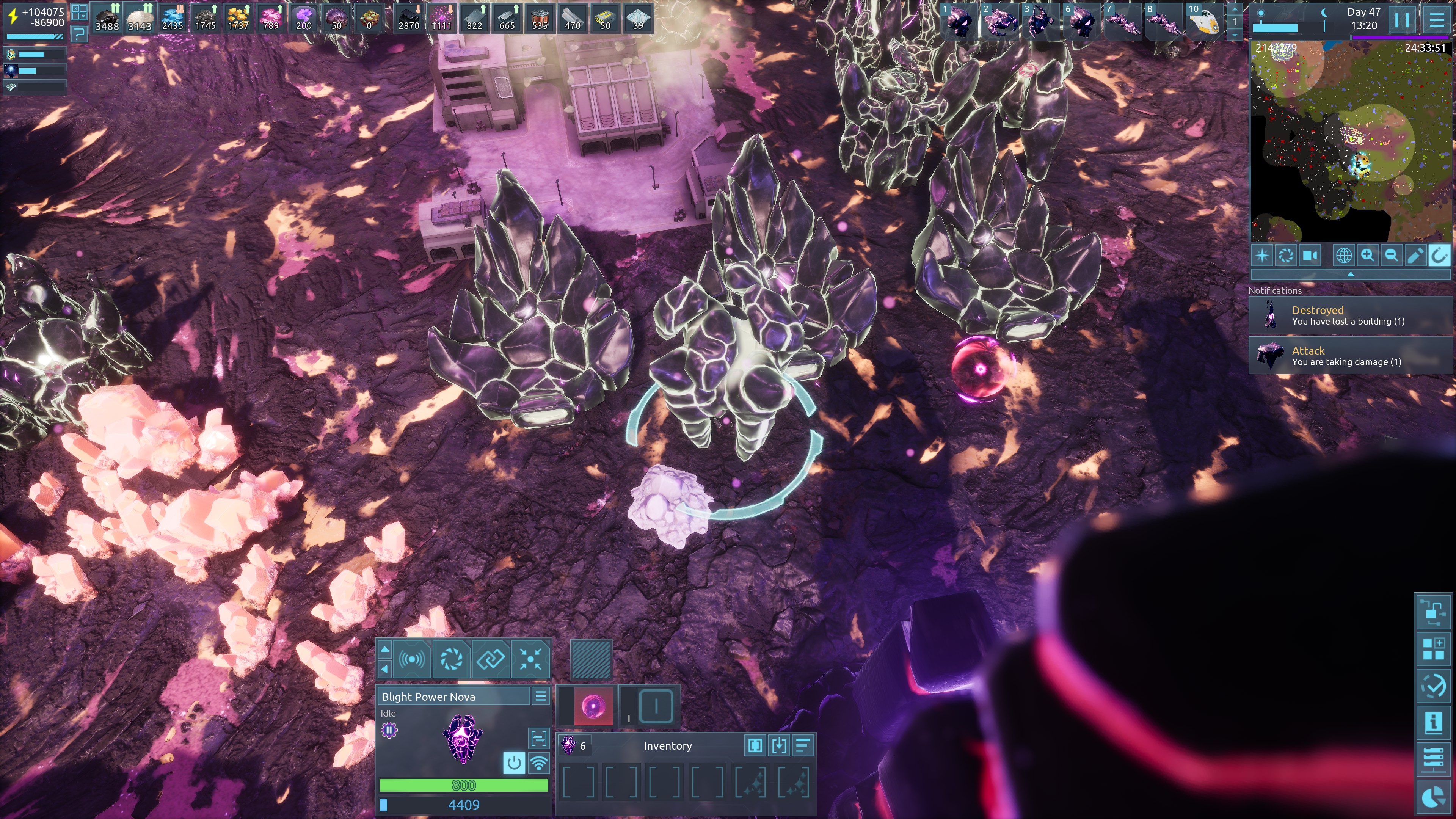Click the chain link command button
1456x819 pixels.
[491, 659]
